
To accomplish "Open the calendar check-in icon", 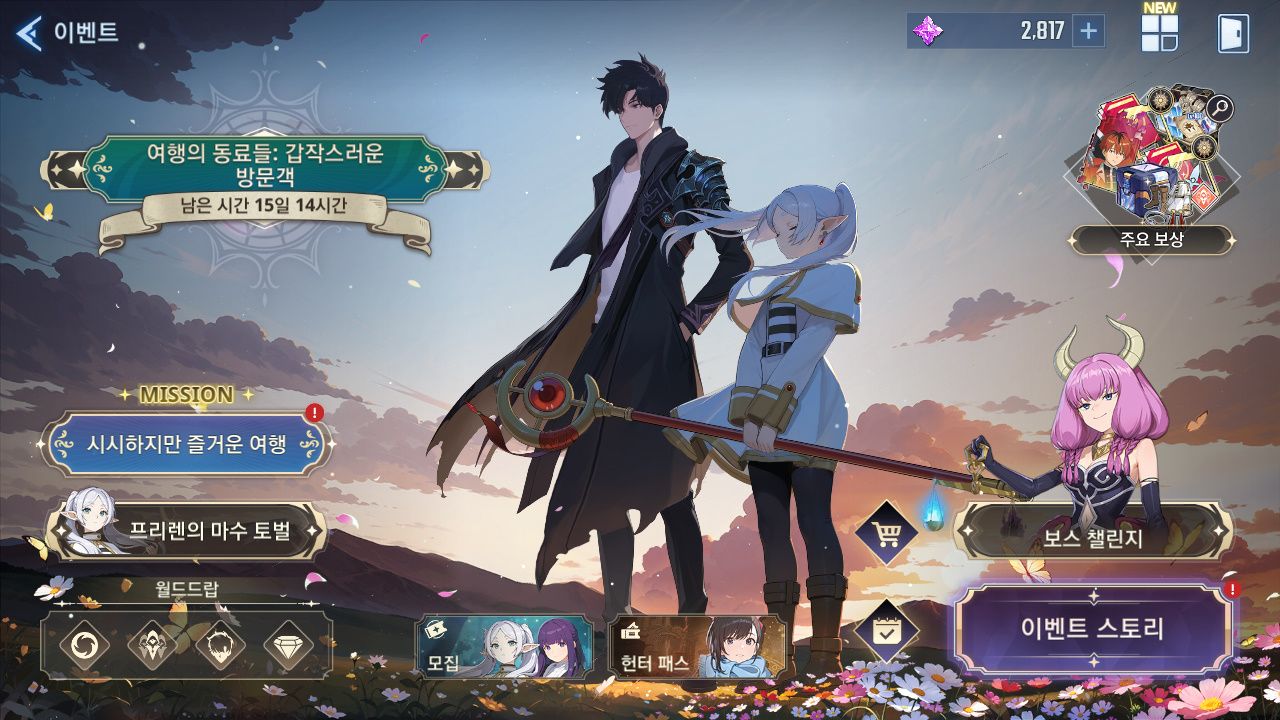I will click(x=885, y=631).
